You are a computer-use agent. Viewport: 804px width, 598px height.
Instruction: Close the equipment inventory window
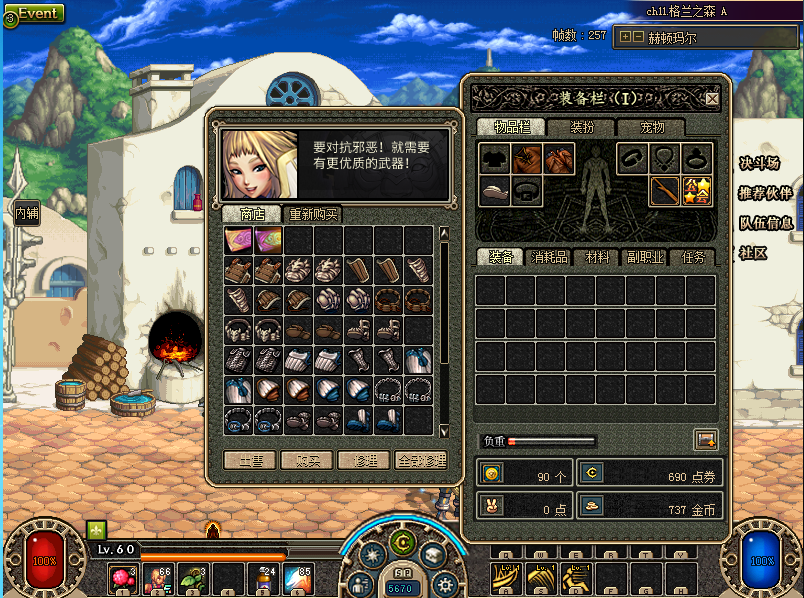click(712, 99)
